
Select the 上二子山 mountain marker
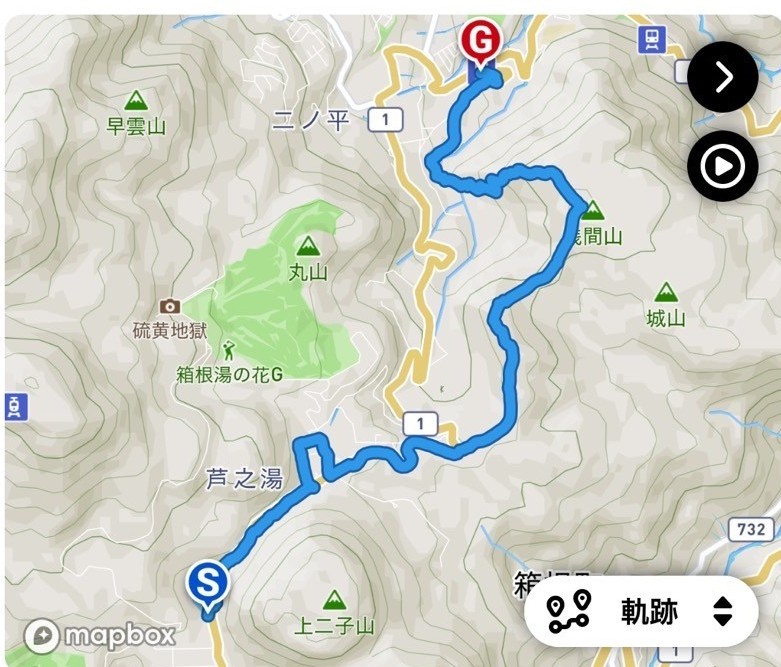(x=334, y=601)
